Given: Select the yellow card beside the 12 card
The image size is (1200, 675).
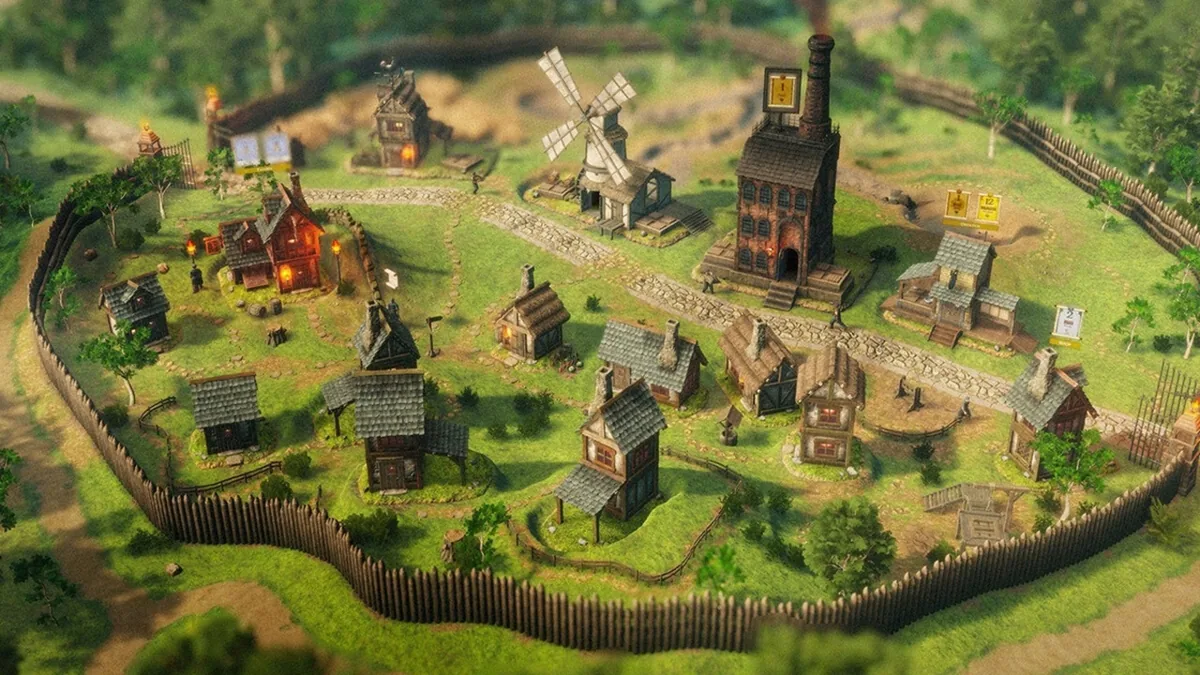Looking at the screenshot, I should [957, 207].
